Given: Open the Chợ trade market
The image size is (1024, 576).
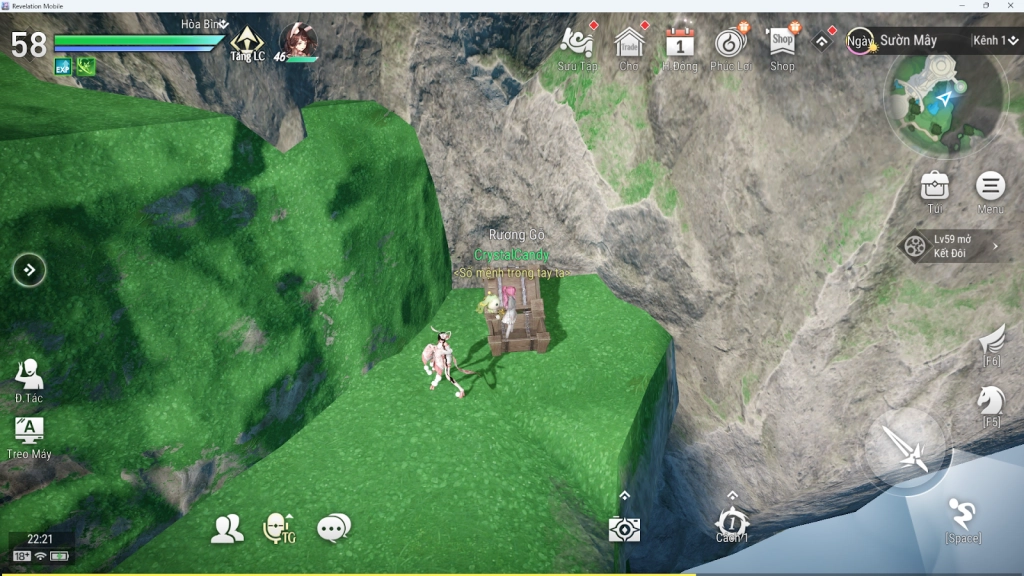Looking at the screenshot, I should coord(629,43).
